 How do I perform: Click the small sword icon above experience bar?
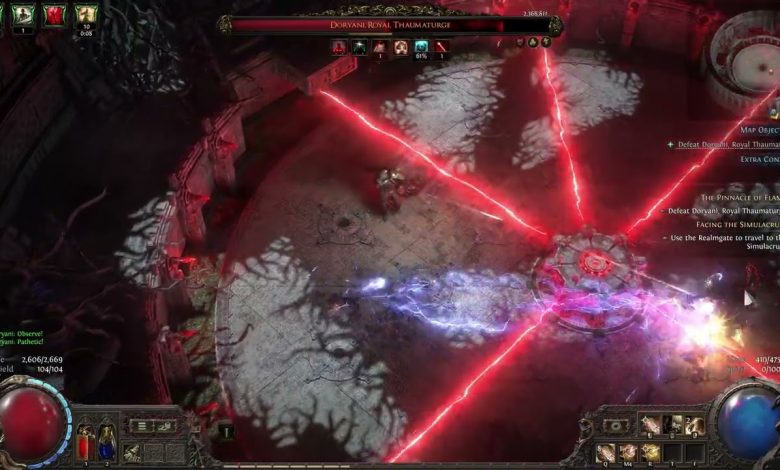pos(226,431)
